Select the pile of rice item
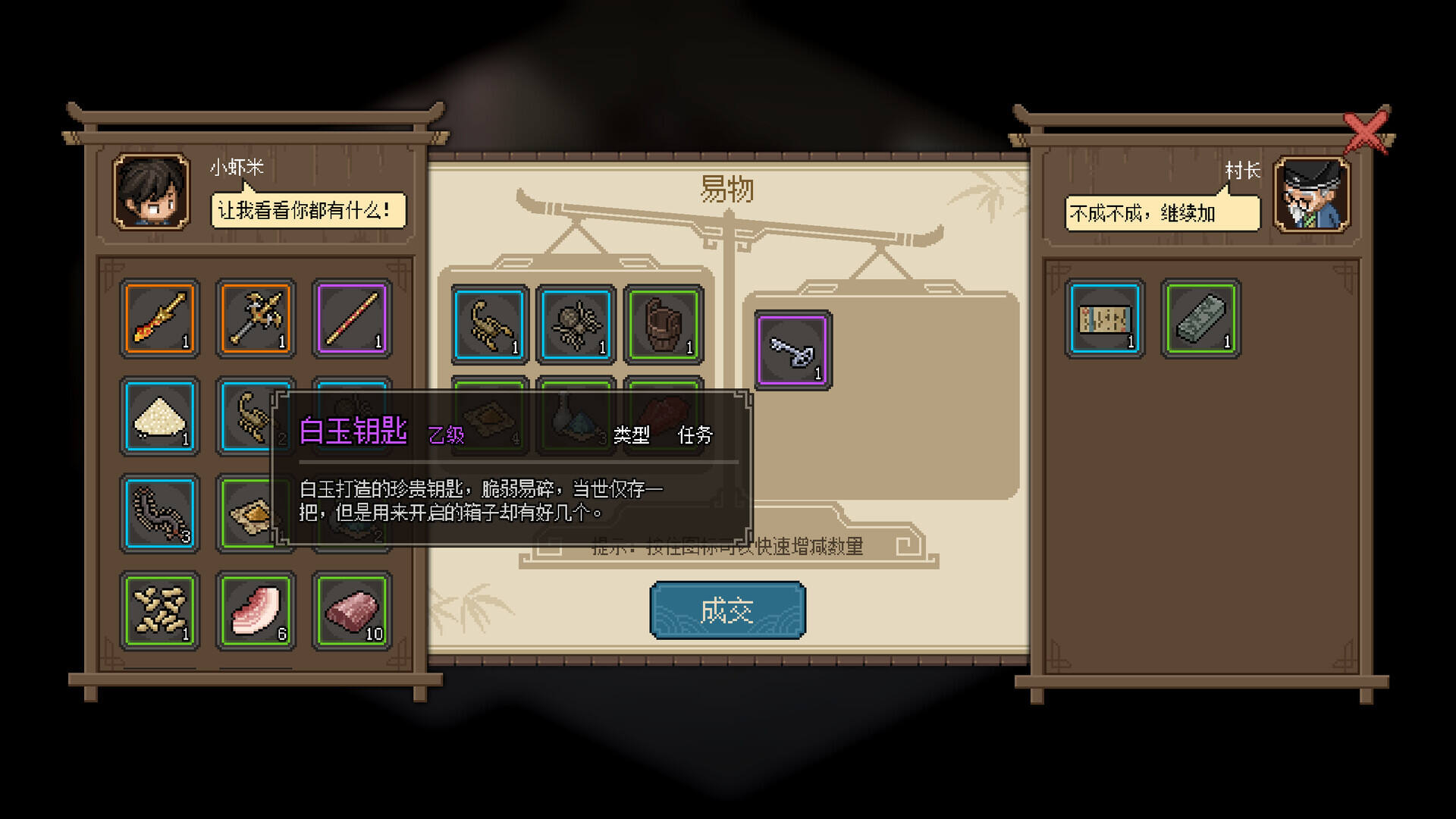Screen dimensions: 1456x819 [158, 416]
